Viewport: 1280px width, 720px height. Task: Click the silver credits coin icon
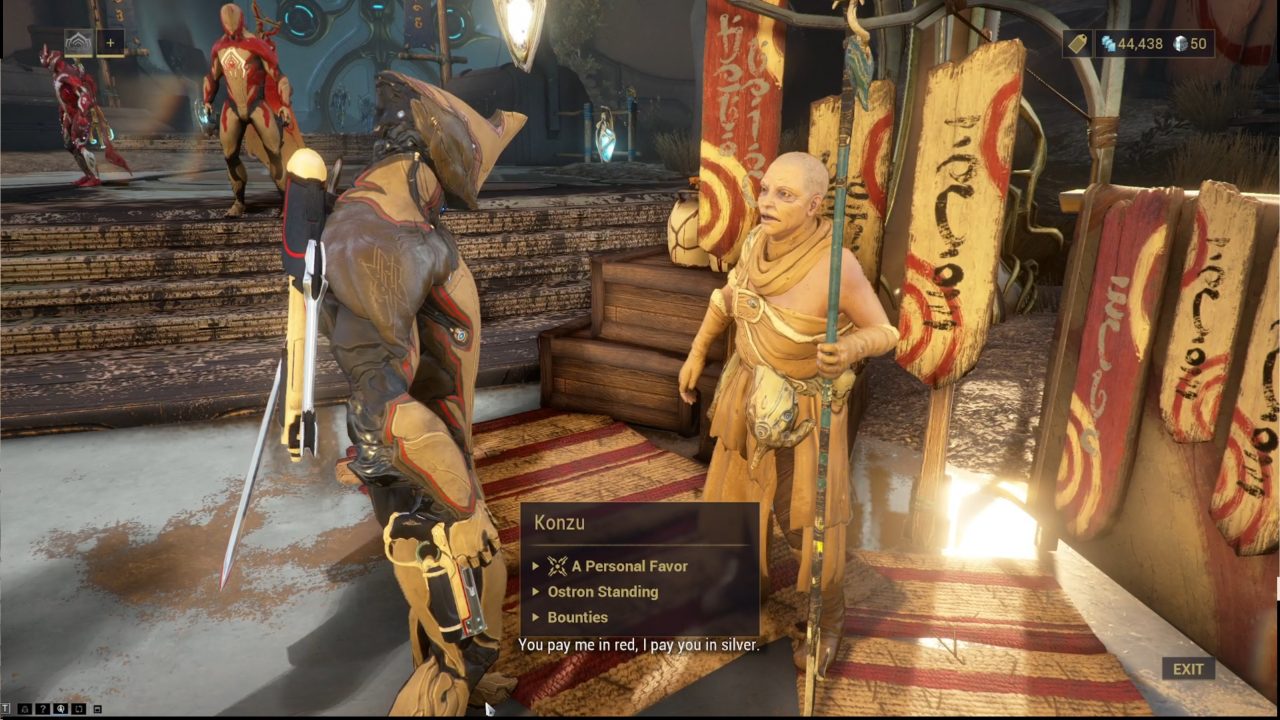pos(1180,42)
